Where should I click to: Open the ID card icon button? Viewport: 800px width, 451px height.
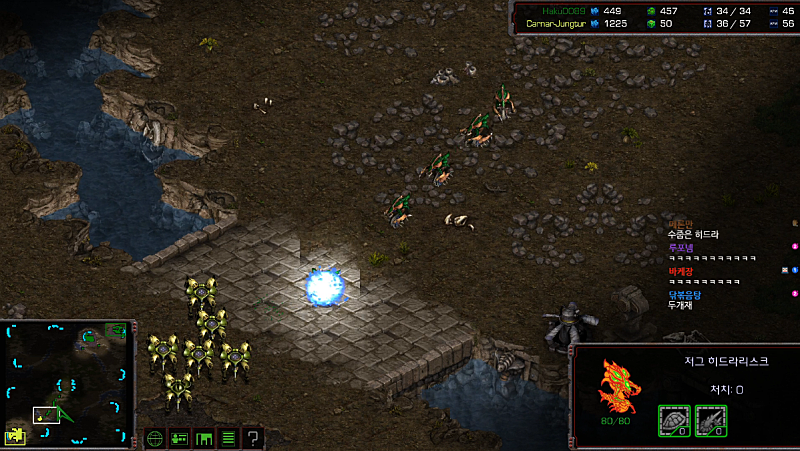click(x=180, y=438)
